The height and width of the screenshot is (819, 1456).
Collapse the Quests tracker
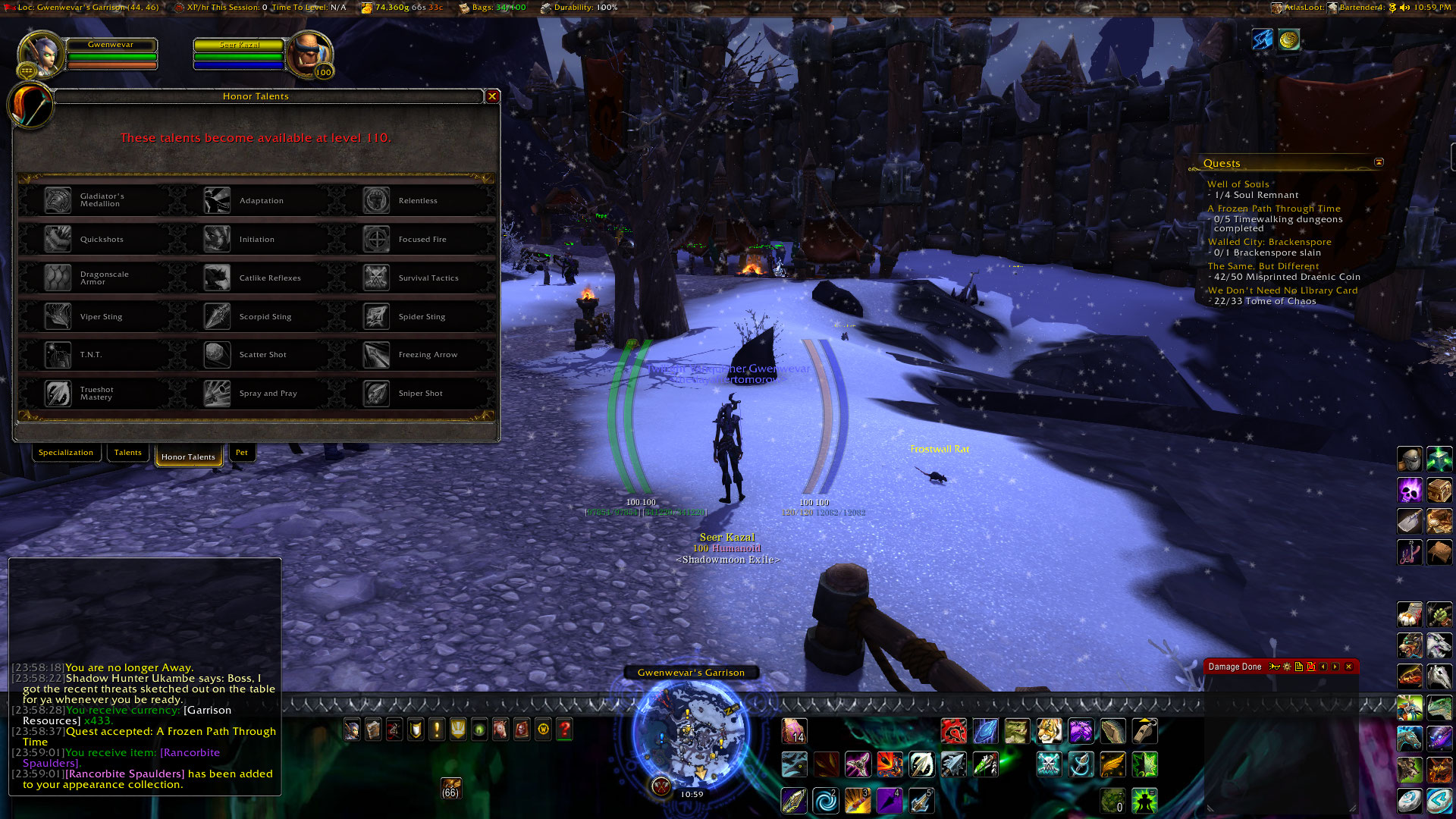pyautogui.click(x=1379, y=162)
